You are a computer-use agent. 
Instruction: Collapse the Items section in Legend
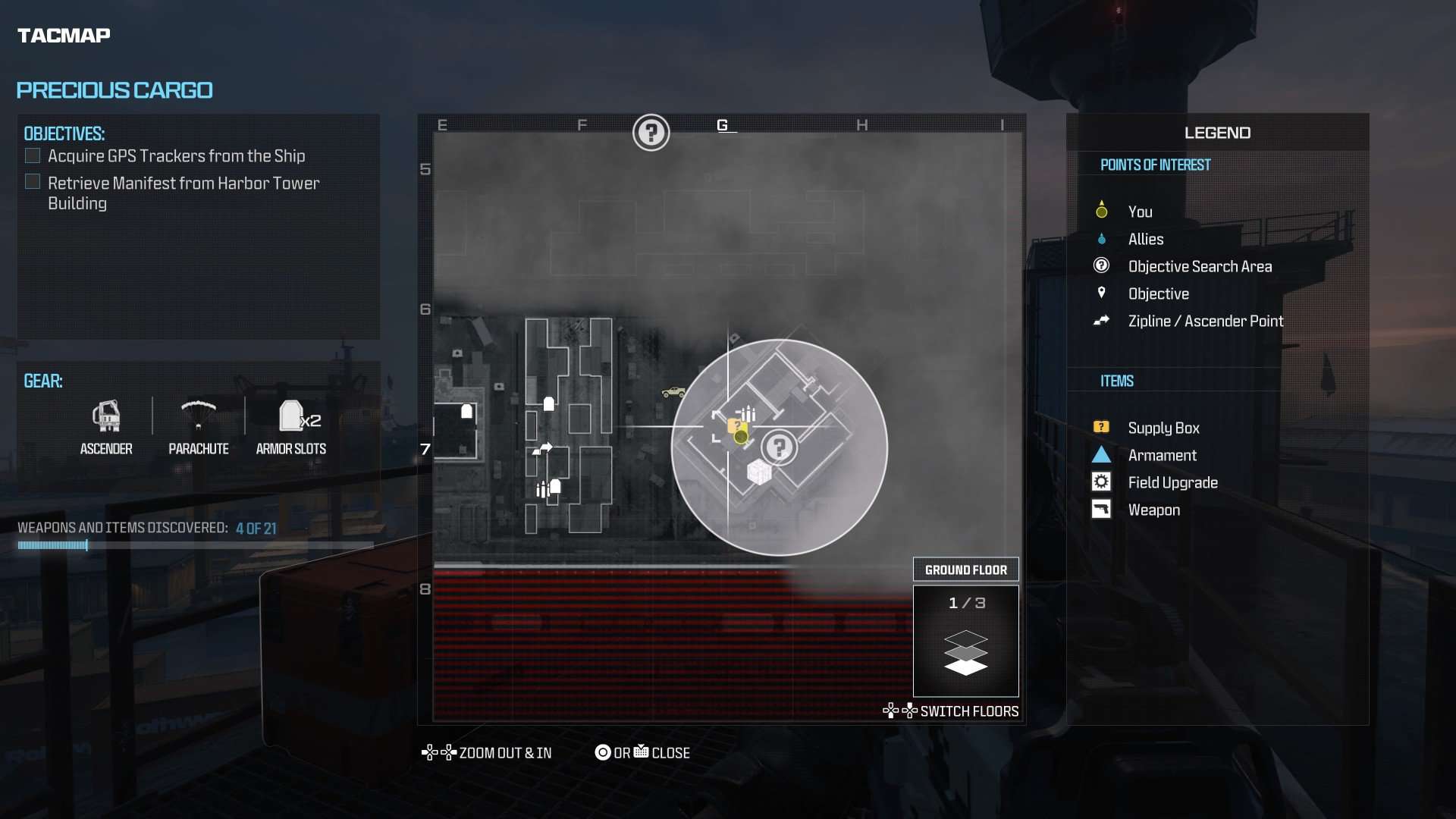coord(1116,380)
